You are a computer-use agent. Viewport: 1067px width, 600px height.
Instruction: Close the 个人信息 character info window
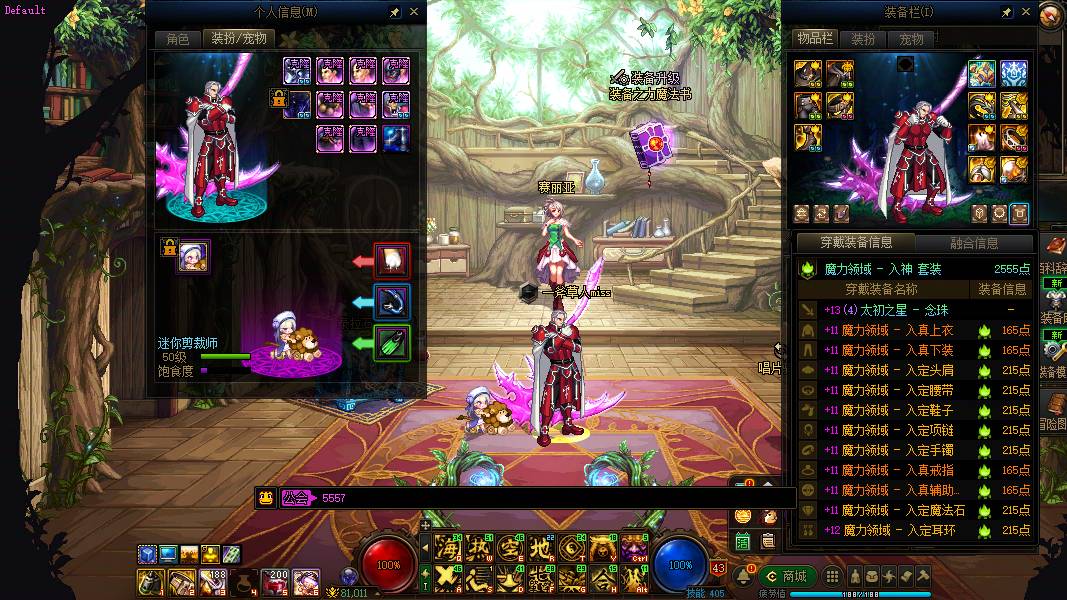(415, 13)
